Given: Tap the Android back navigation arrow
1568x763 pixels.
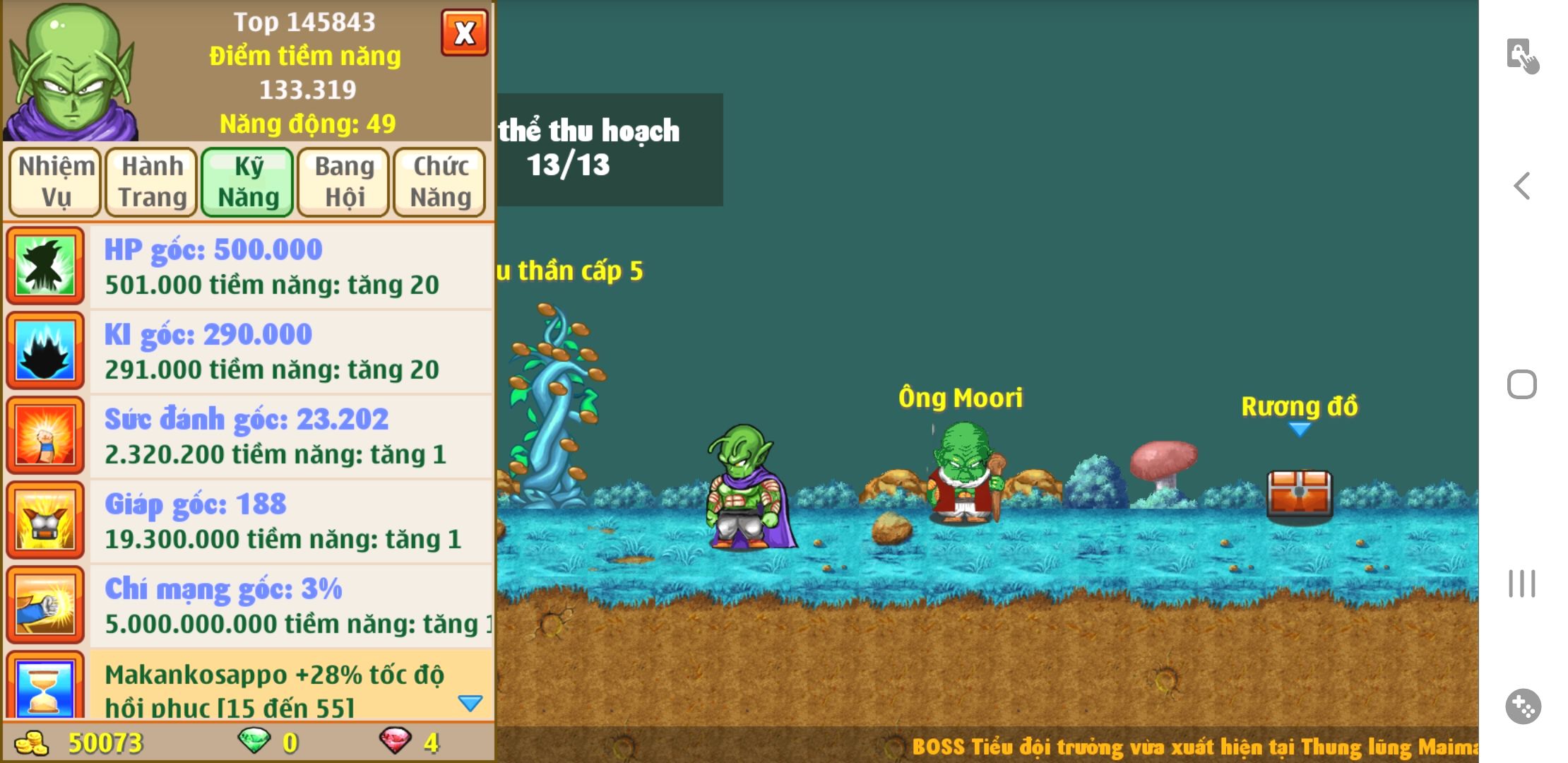Looking at the screenshot, I should click(1522, 187).
